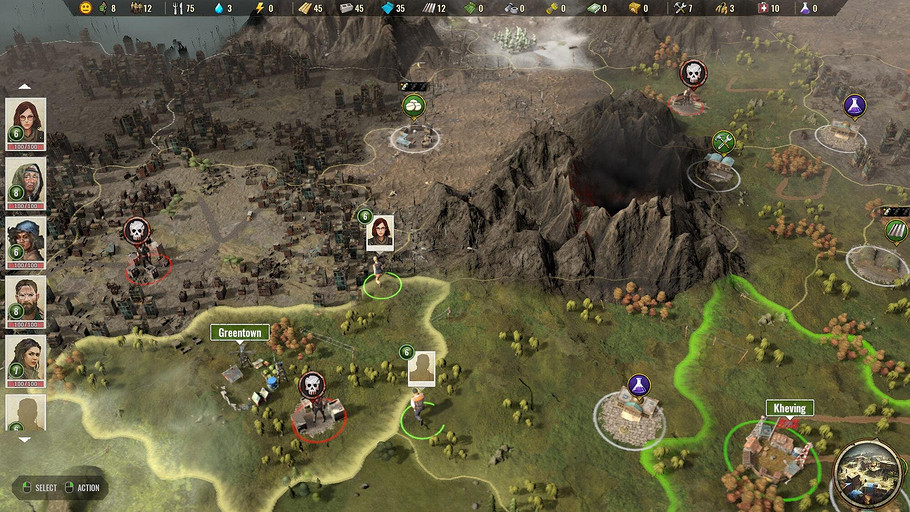Click the purple flask marker in the northeast
The height and width of the screenshot is (512, 910).
853,105
